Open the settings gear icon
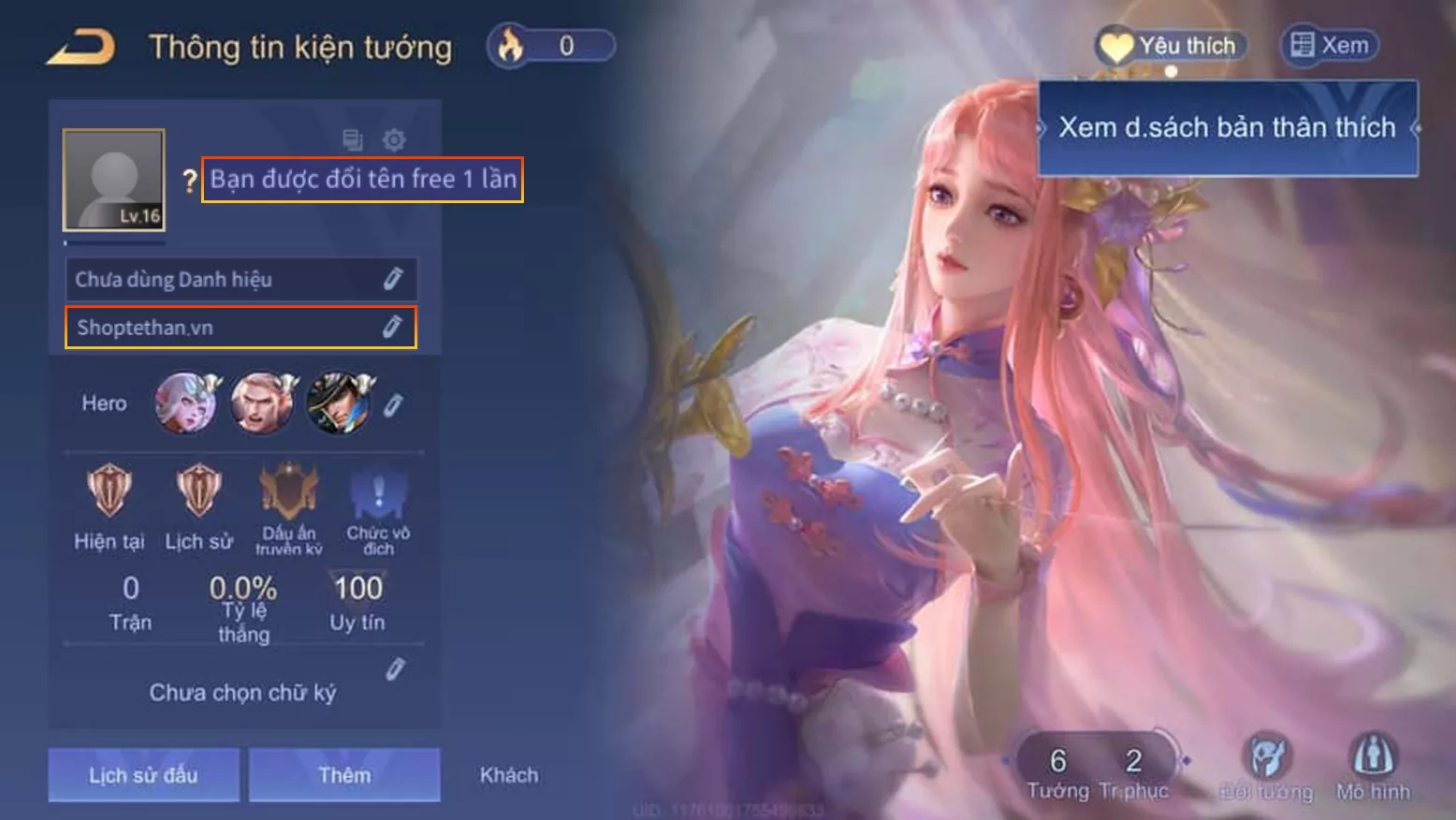Viewport: 1456px width, 820px height. click(395, 139)
